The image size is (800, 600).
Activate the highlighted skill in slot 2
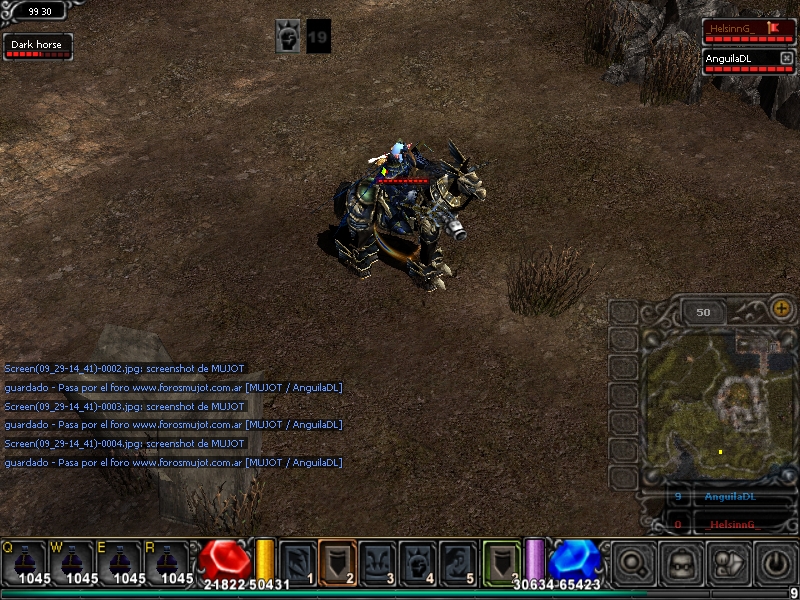coord(338,561)
